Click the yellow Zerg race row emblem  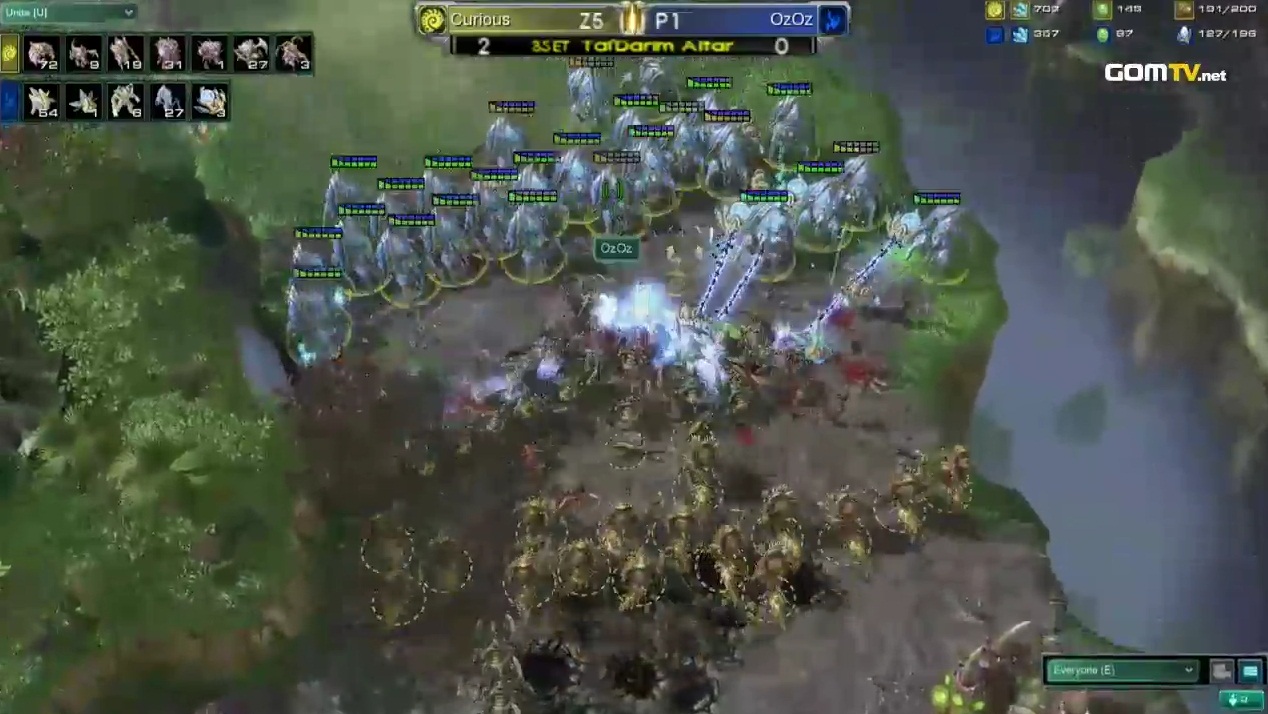[x=10, y=53]
